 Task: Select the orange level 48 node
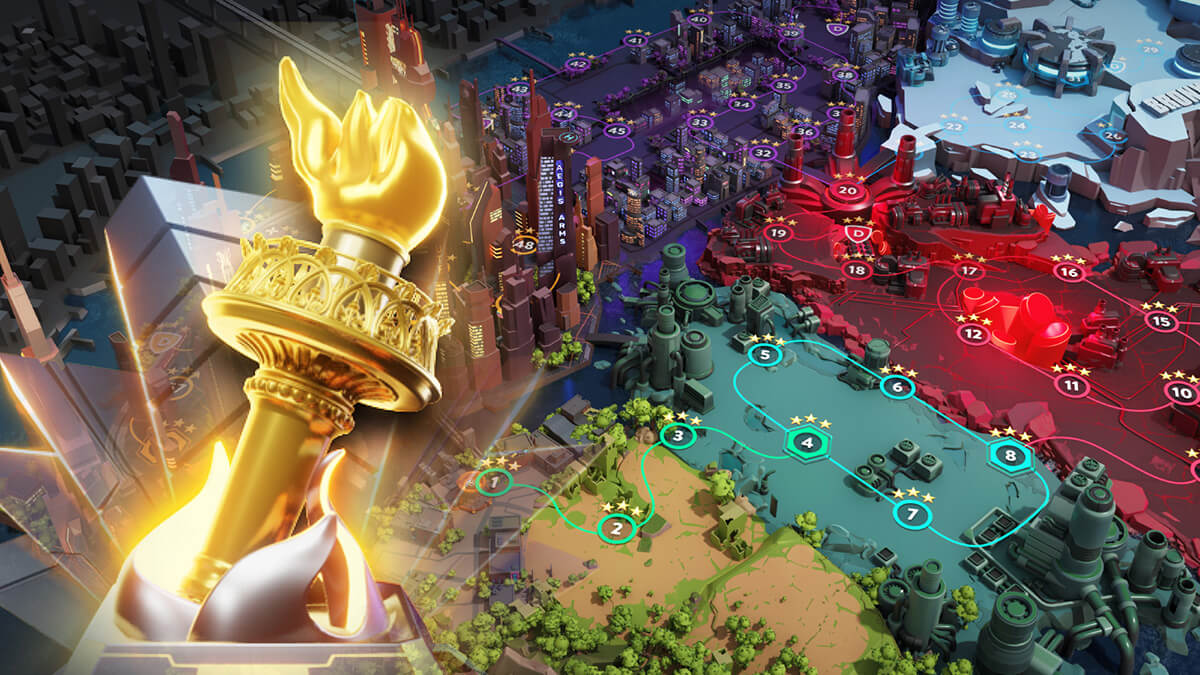[524, 243]
